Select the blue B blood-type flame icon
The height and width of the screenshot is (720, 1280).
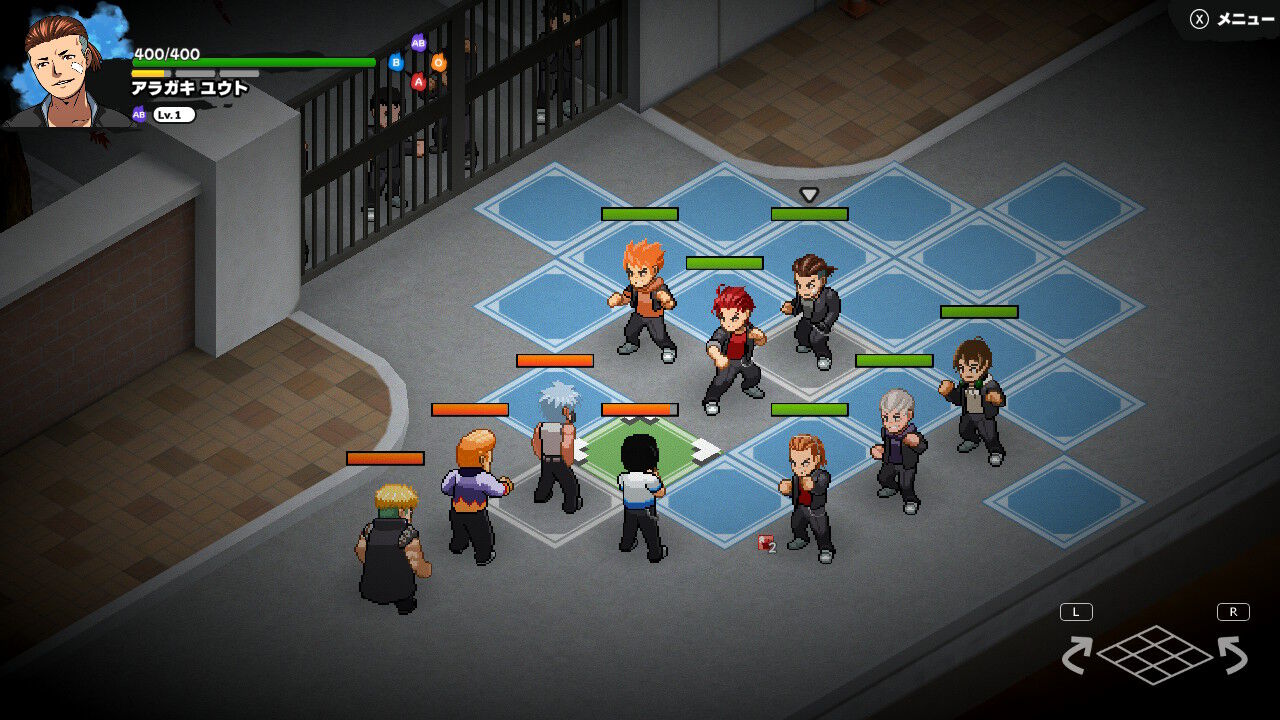pos(396,62)
